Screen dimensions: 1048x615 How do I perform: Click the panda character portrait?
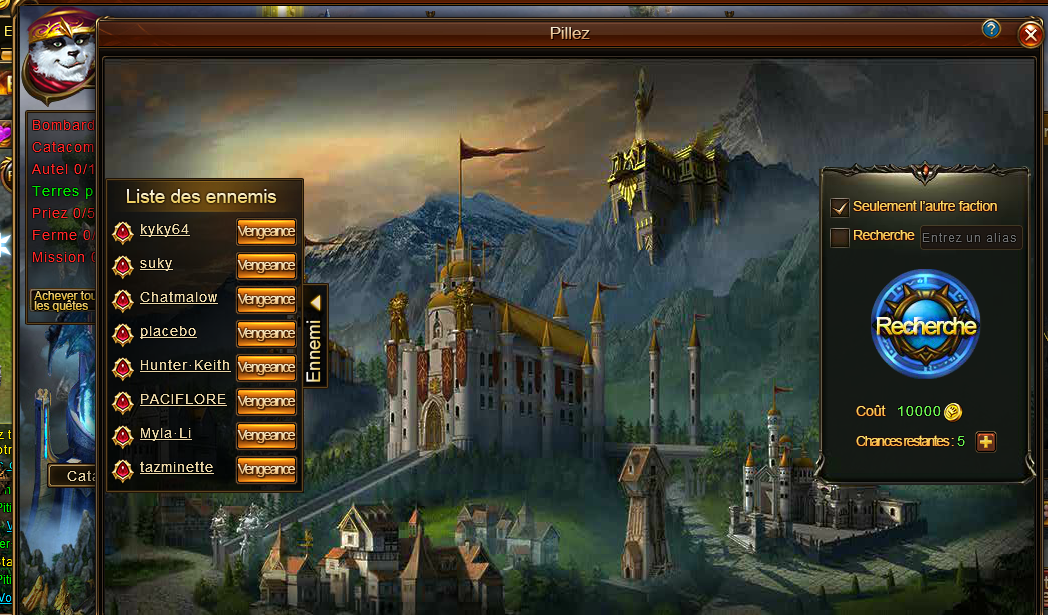coord(60,58)
